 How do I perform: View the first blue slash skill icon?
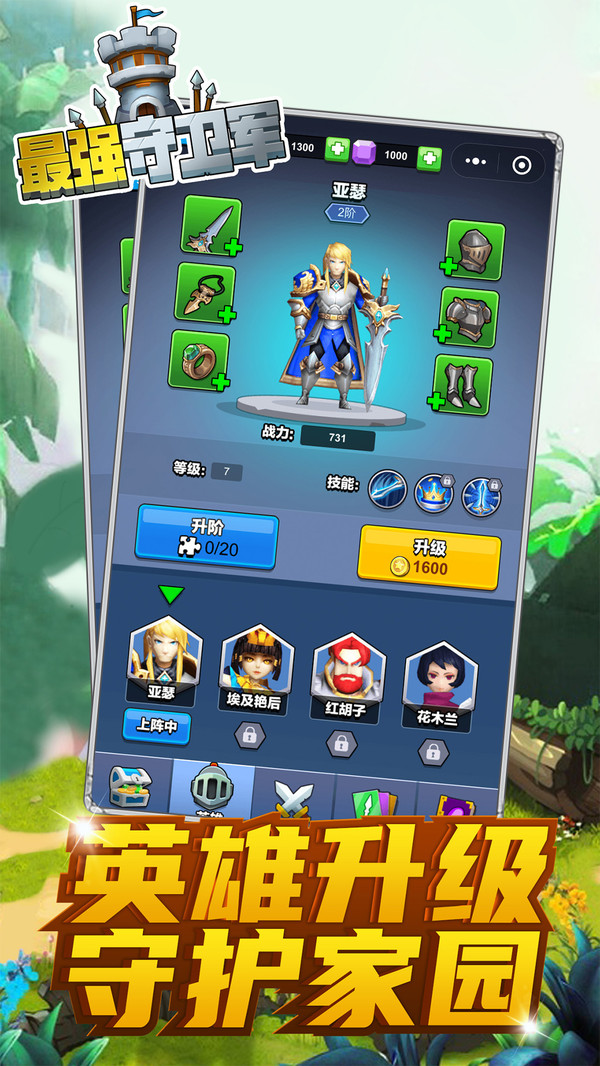[x=387, y=489]
